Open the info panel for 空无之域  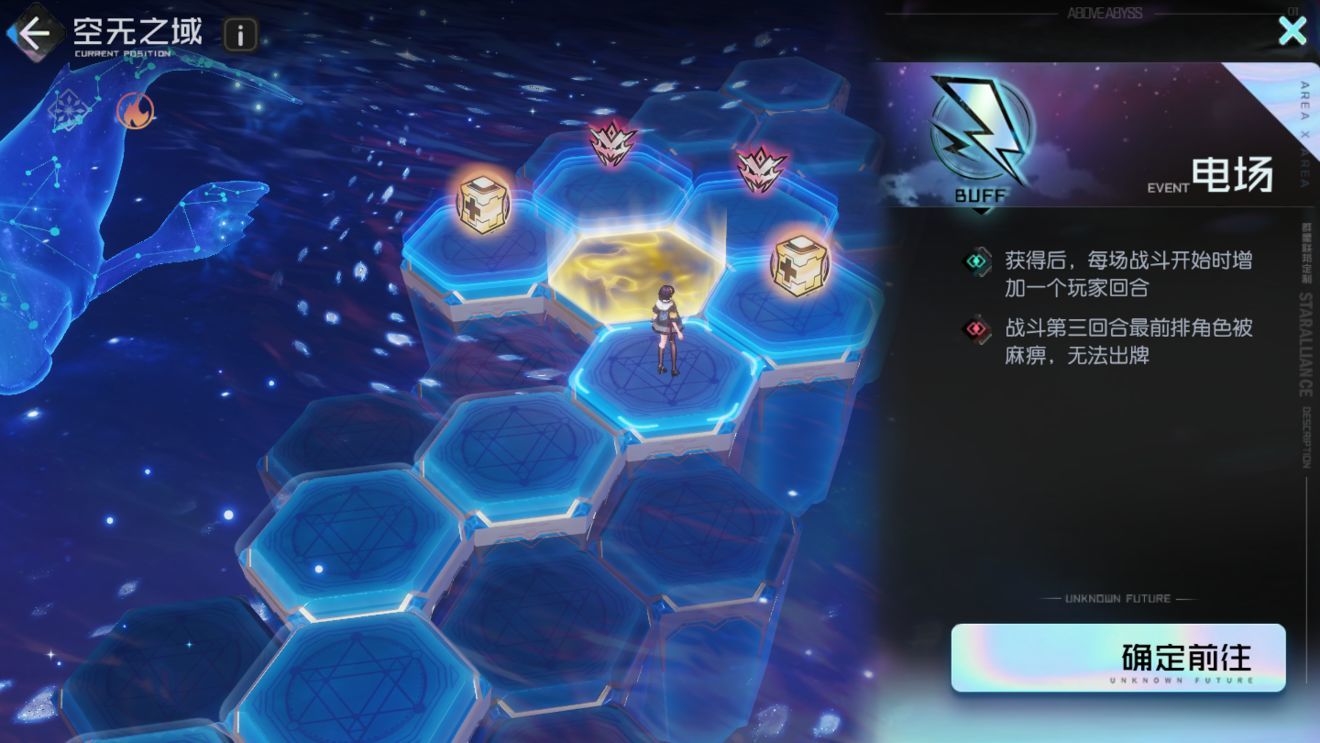click(x=240, y=35)
